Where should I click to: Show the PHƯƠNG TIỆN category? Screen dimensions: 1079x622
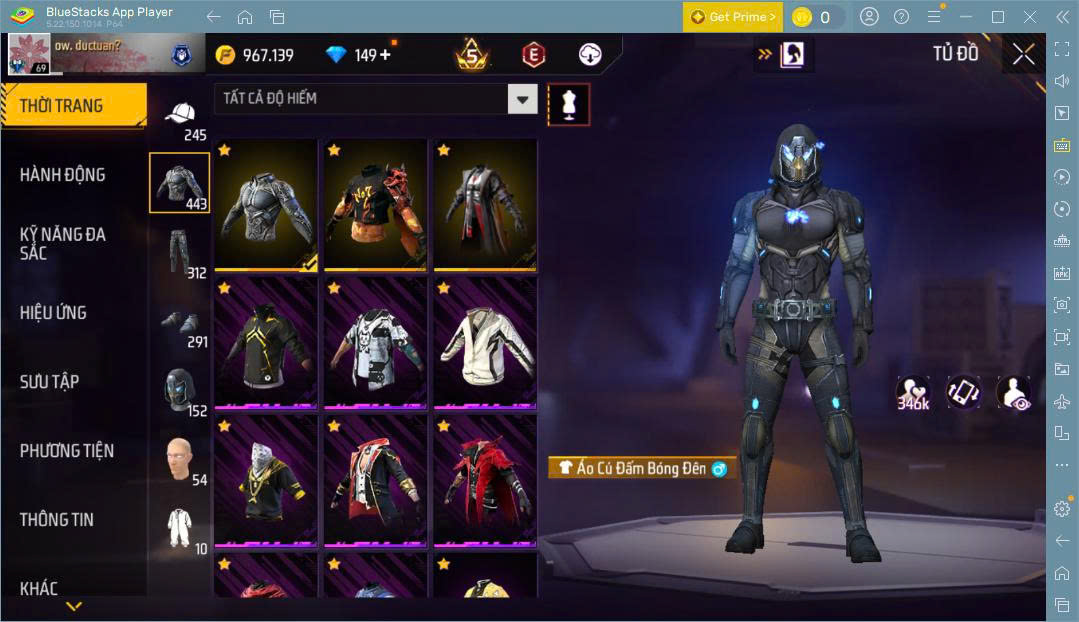(x=66, y=450)
